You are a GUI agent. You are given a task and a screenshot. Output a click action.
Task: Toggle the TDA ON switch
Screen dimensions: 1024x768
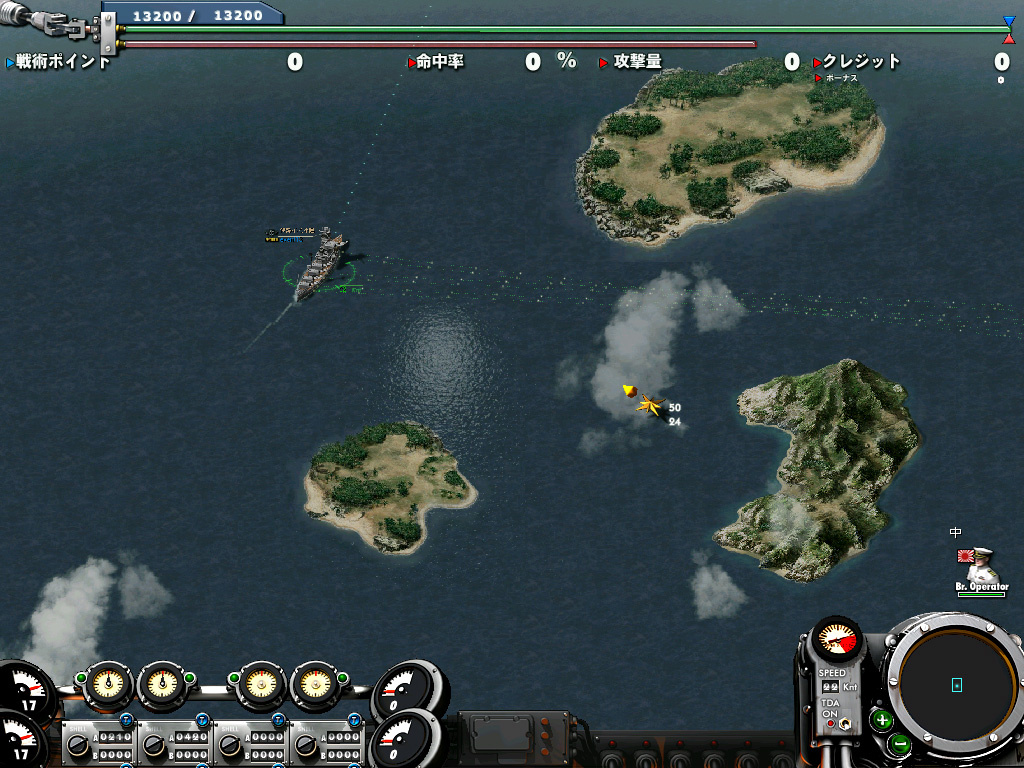click(x=847, y=723)
